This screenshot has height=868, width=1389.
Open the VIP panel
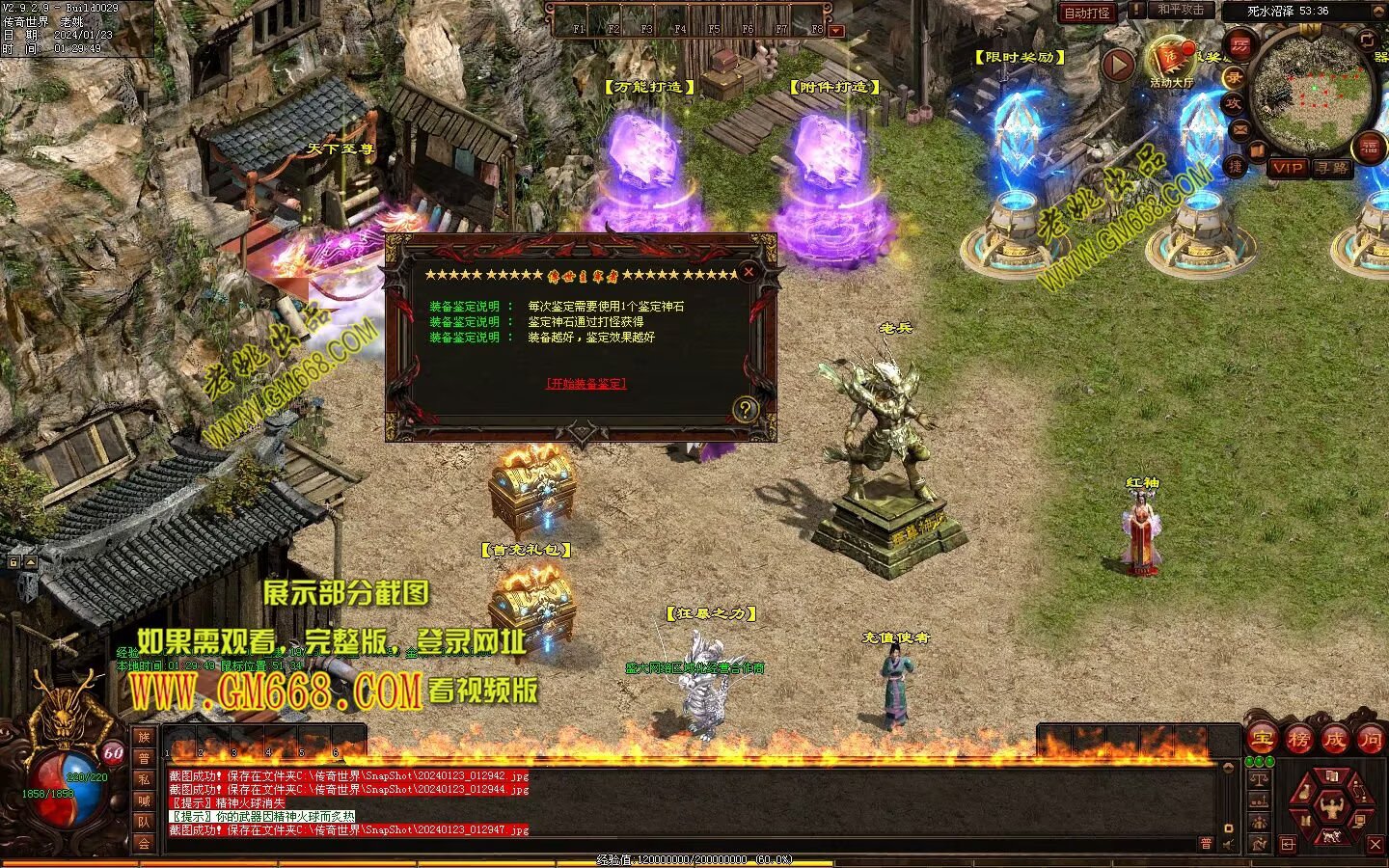click(x=1288, y=168)
